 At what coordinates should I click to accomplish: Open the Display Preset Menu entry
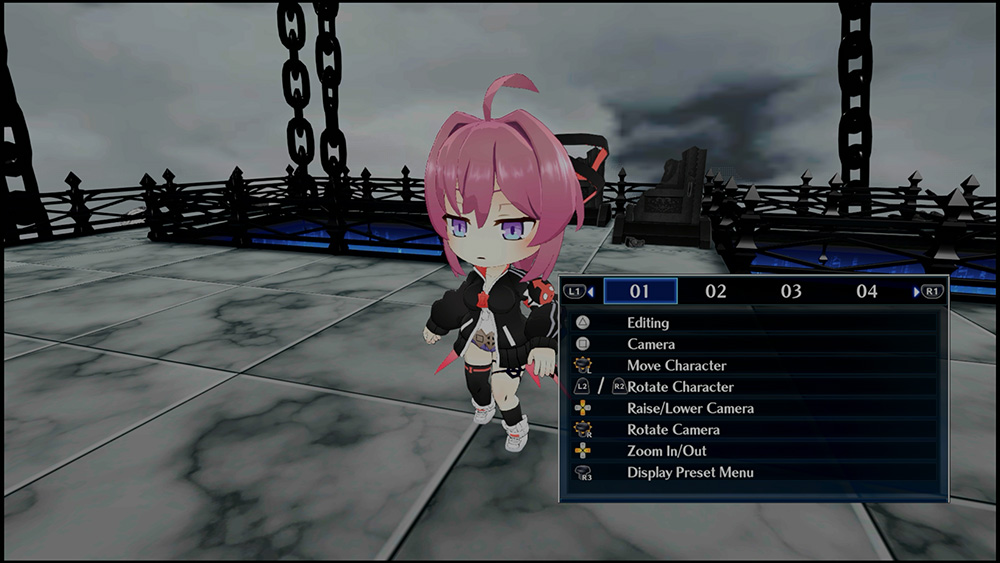[x=690, y=472]
